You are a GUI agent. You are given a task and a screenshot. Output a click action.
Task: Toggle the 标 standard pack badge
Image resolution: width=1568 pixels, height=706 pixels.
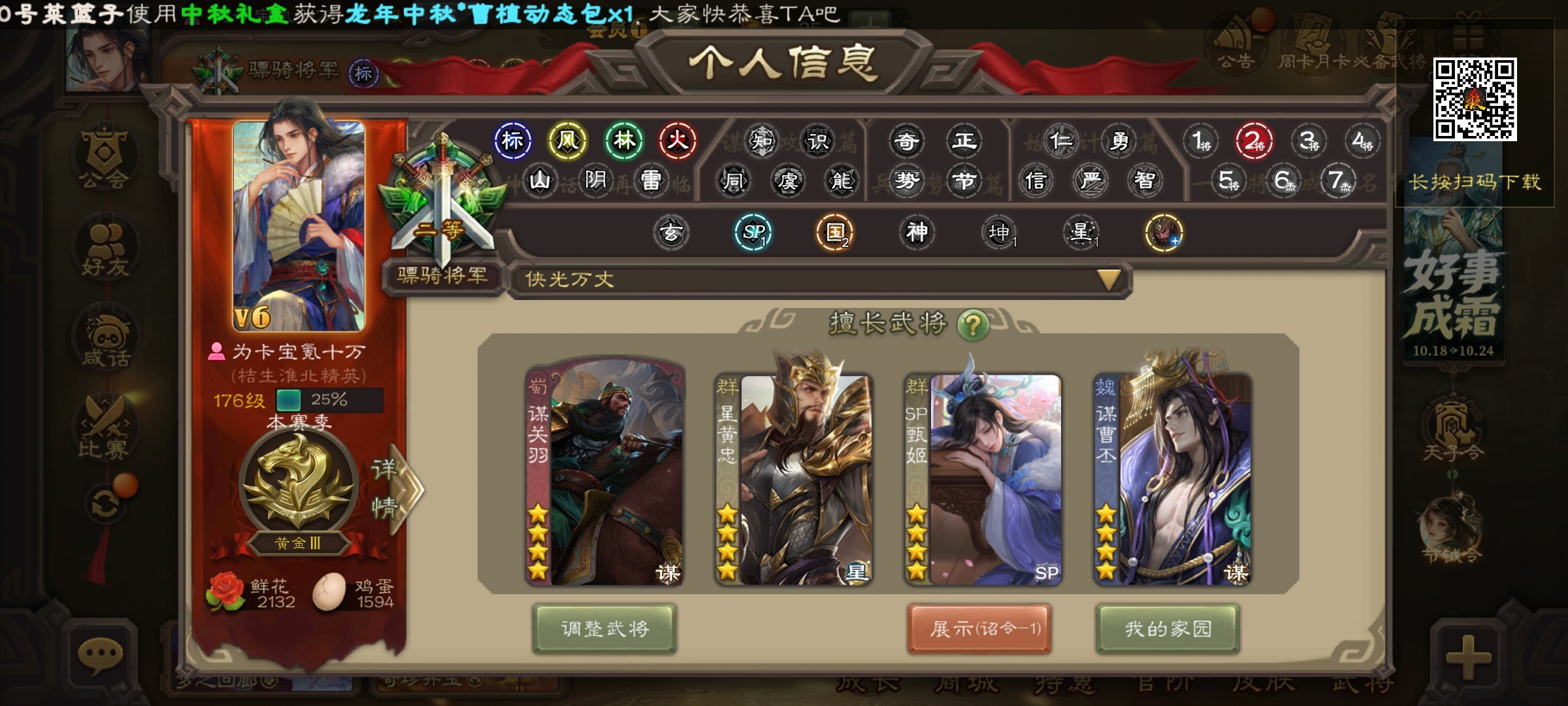point(512,140)
